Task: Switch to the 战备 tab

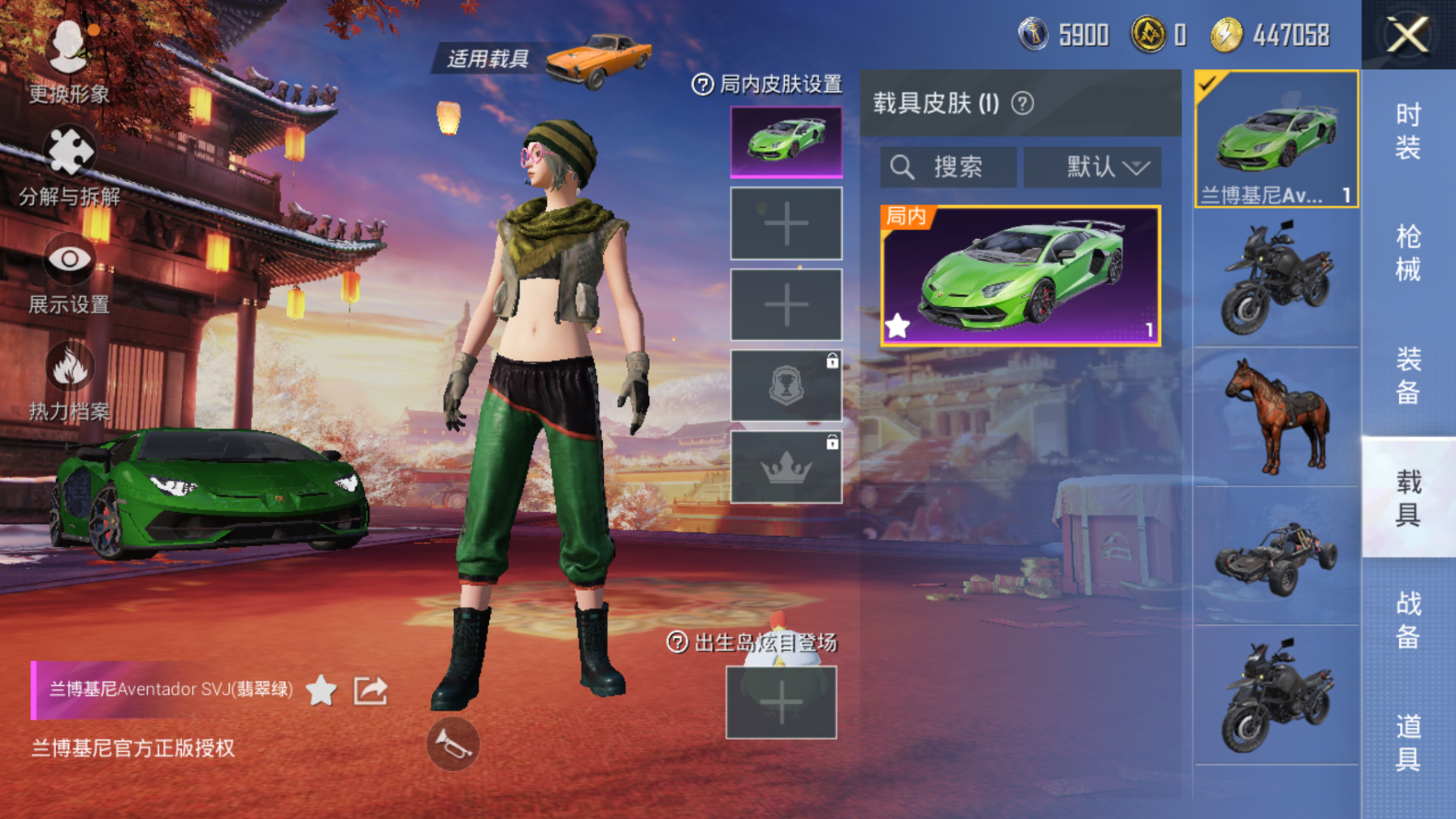Action: point(1408,619)
